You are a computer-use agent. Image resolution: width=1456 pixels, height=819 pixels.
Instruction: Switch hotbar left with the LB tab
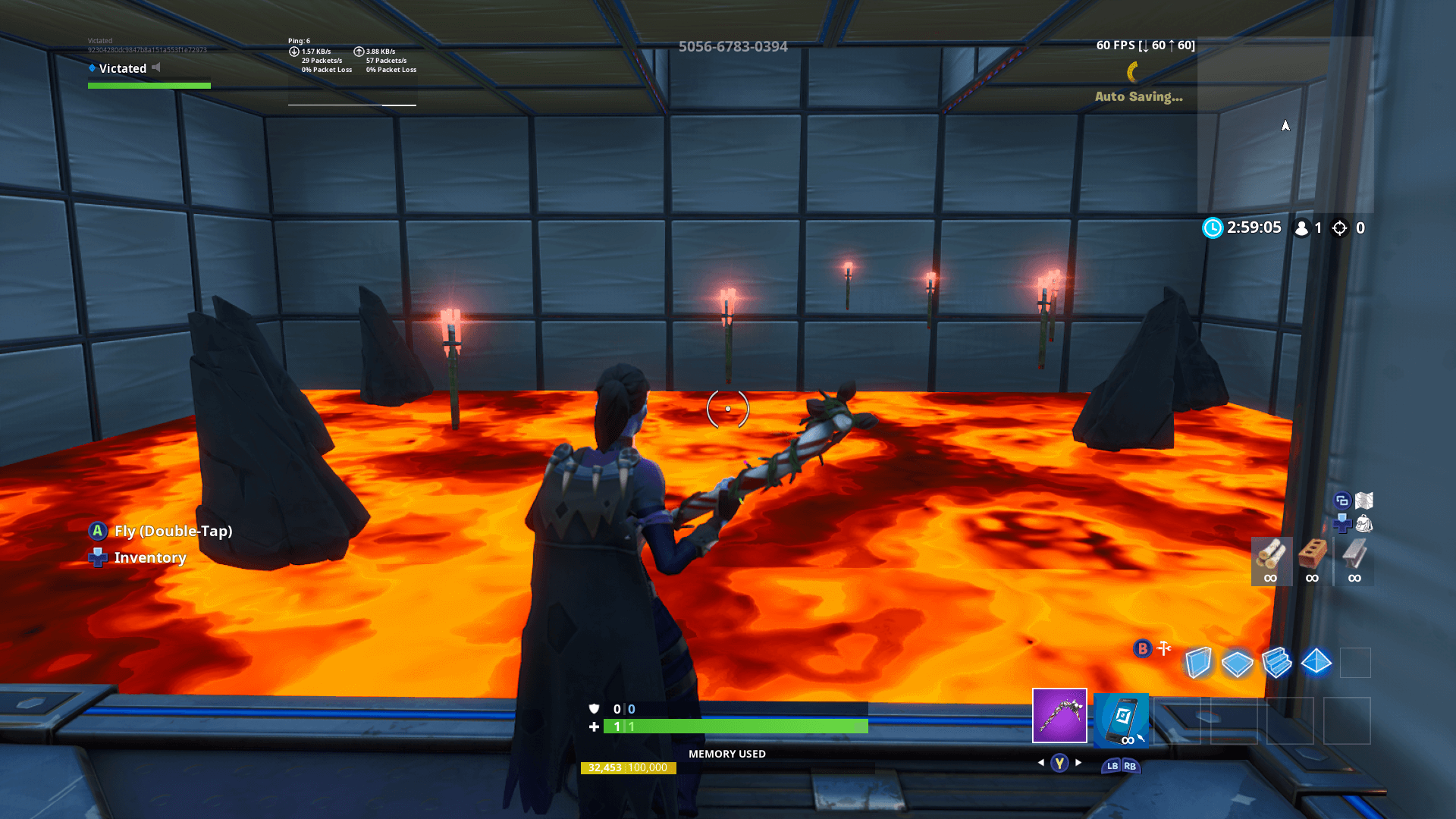pyautogui.click(x=1112, y=767)
